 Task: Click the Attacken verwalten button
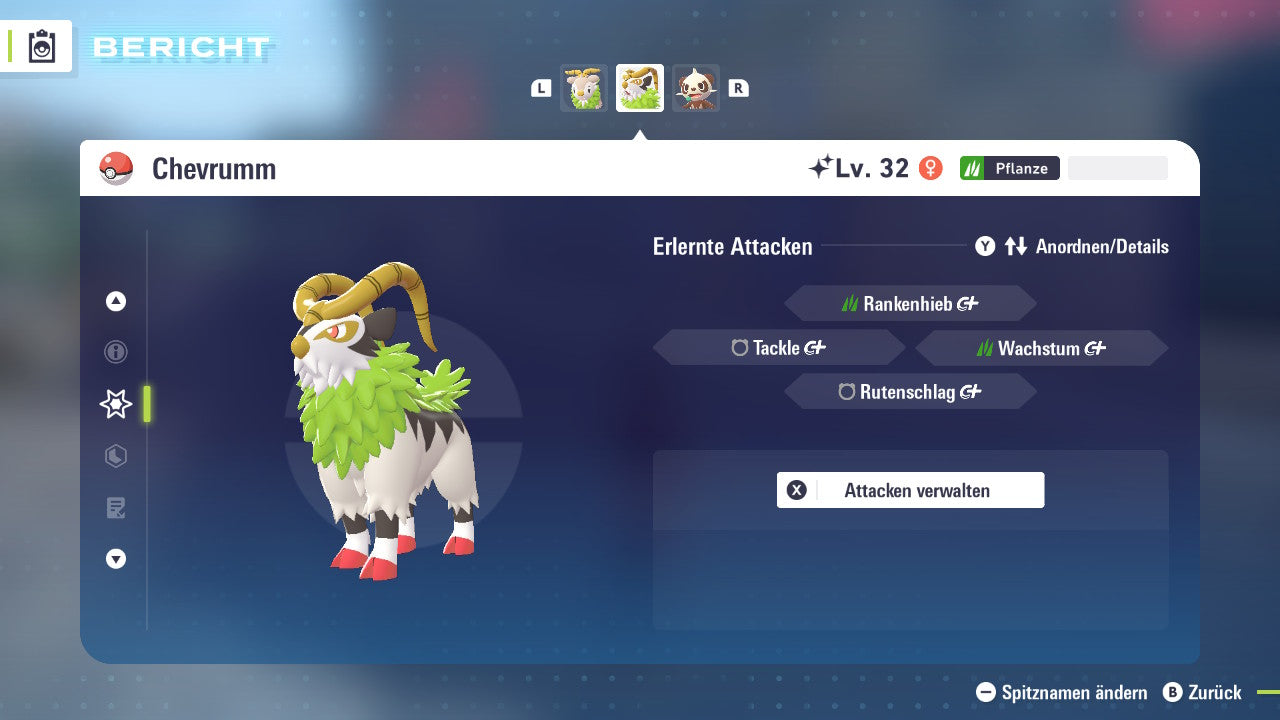[x=910, y=490]
